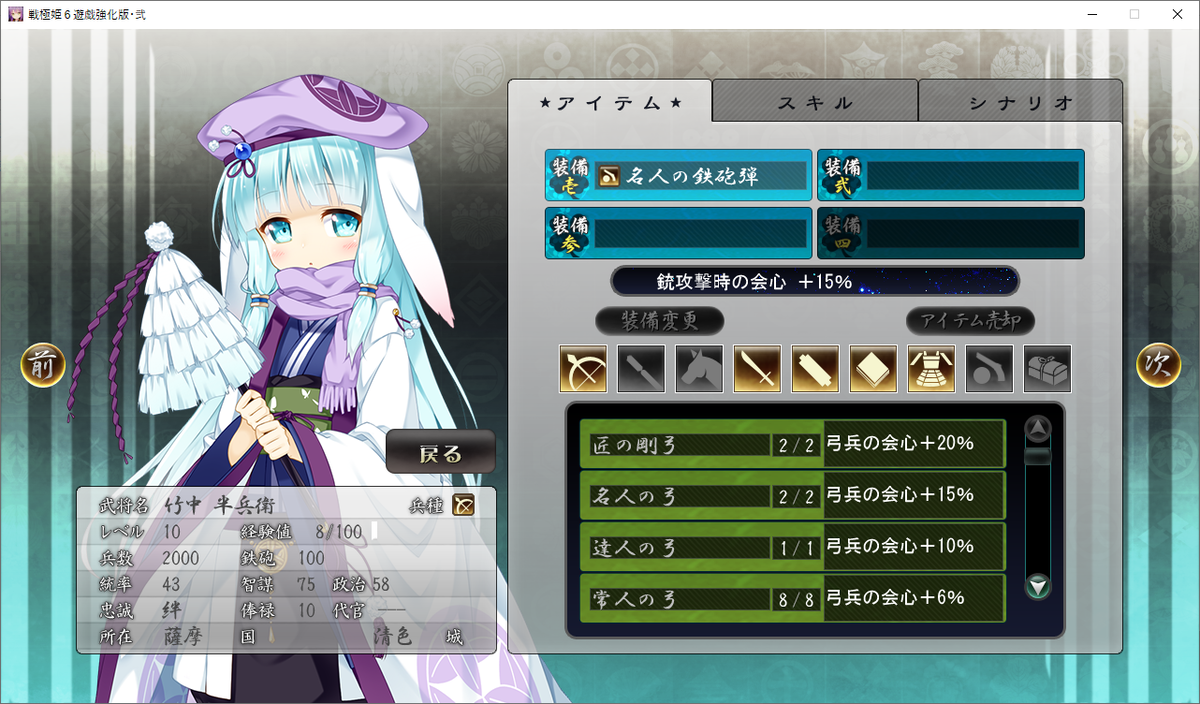Choose the armor item category icon
Image resolution: width=1200 pixels, height=704 pixels.
pos(931,369)
